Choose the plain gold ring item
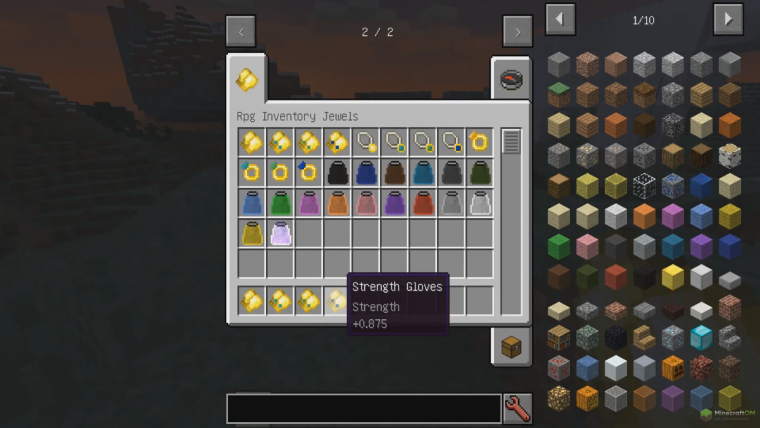The image size is (760, 428). click(480, 142)
